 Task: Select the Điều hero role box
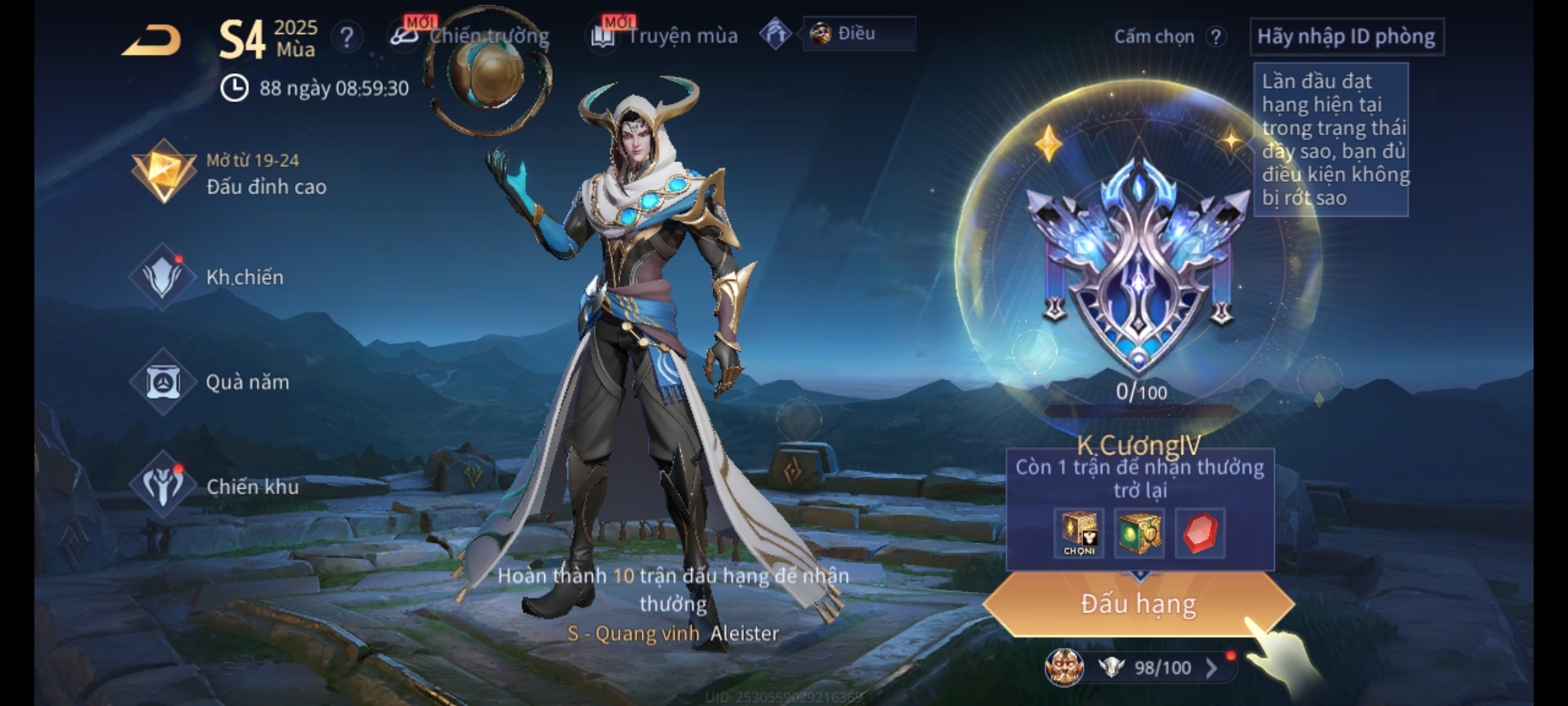coord(858,34)
